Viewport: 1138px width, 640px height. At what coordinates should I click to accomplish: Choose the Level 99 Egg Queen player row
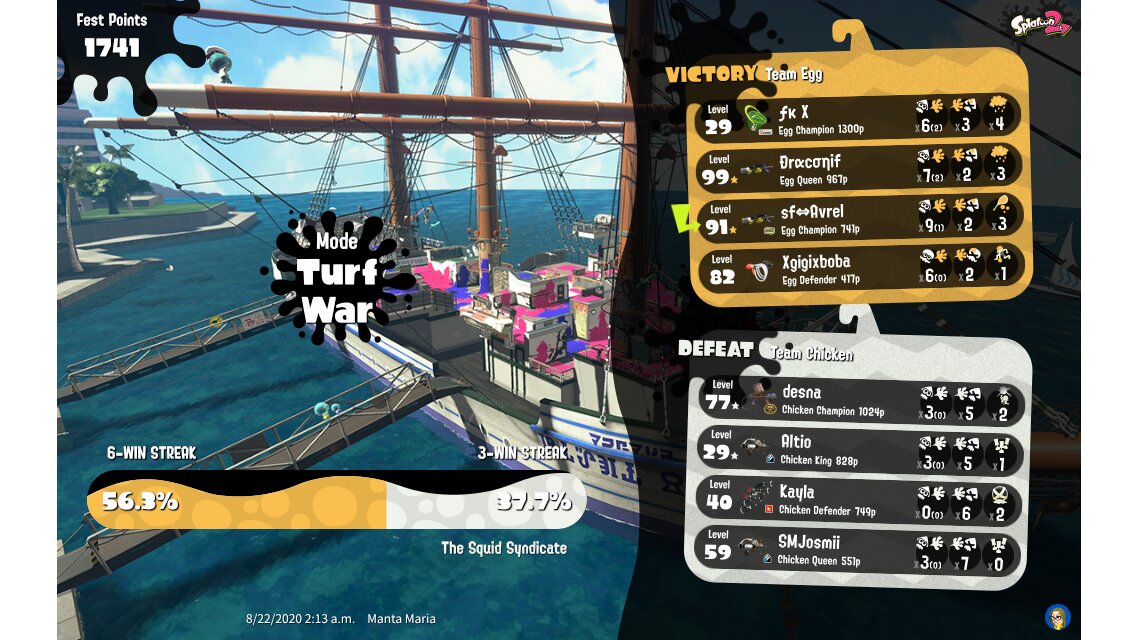click(858, 168)
